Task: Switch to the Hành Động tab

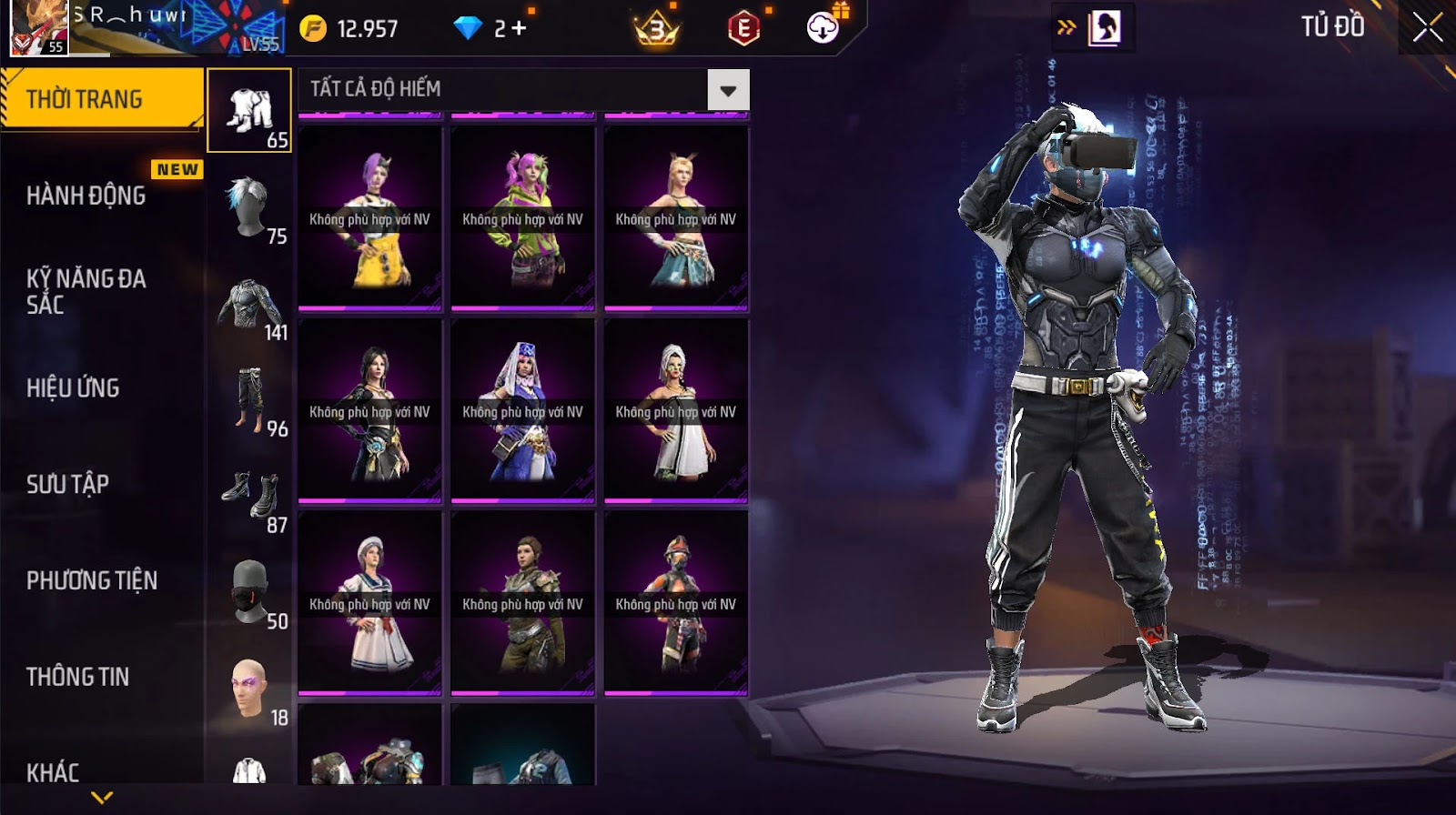Action: coord(86,196)
